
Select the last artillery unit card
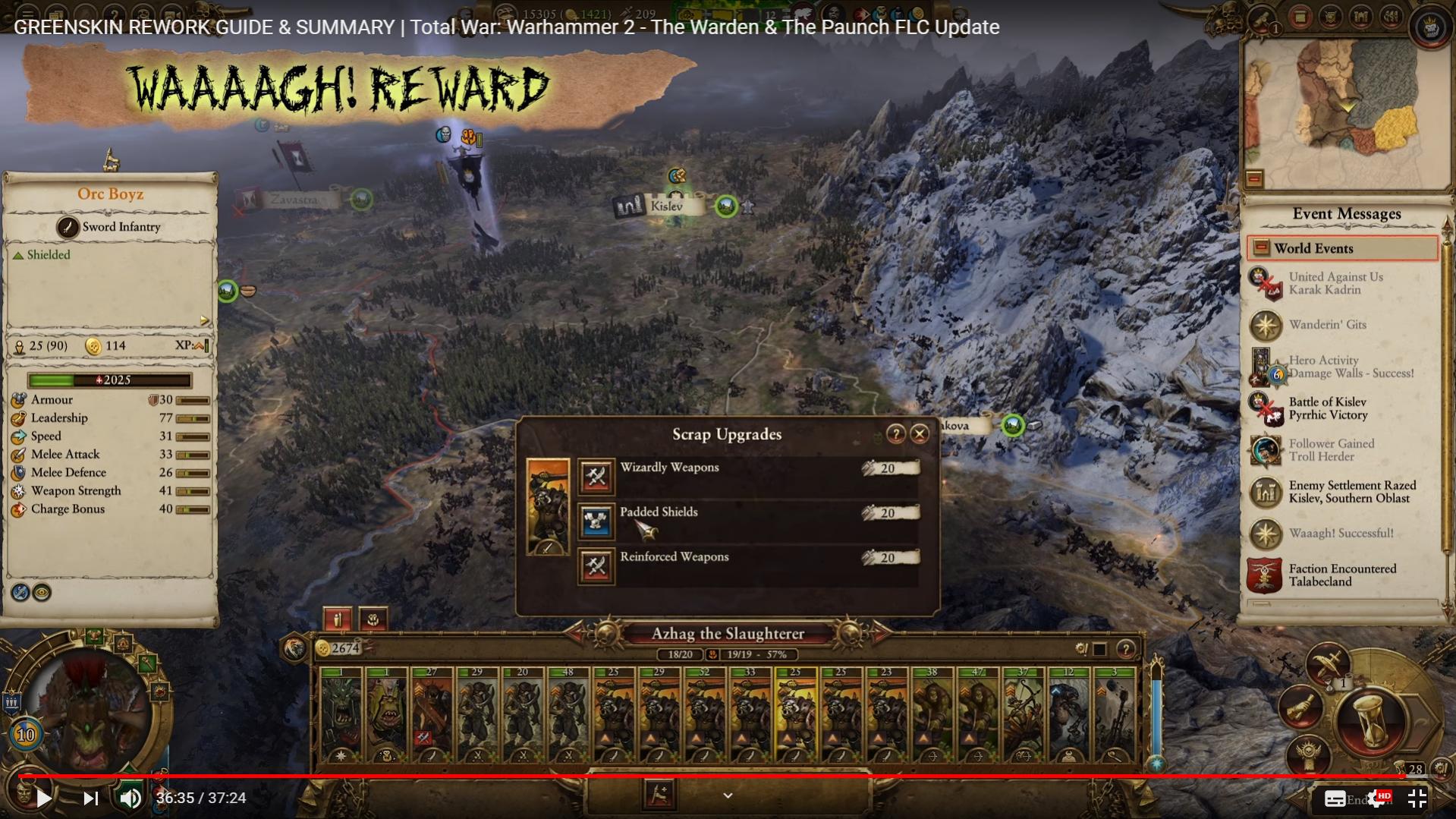pos(1114,713)
